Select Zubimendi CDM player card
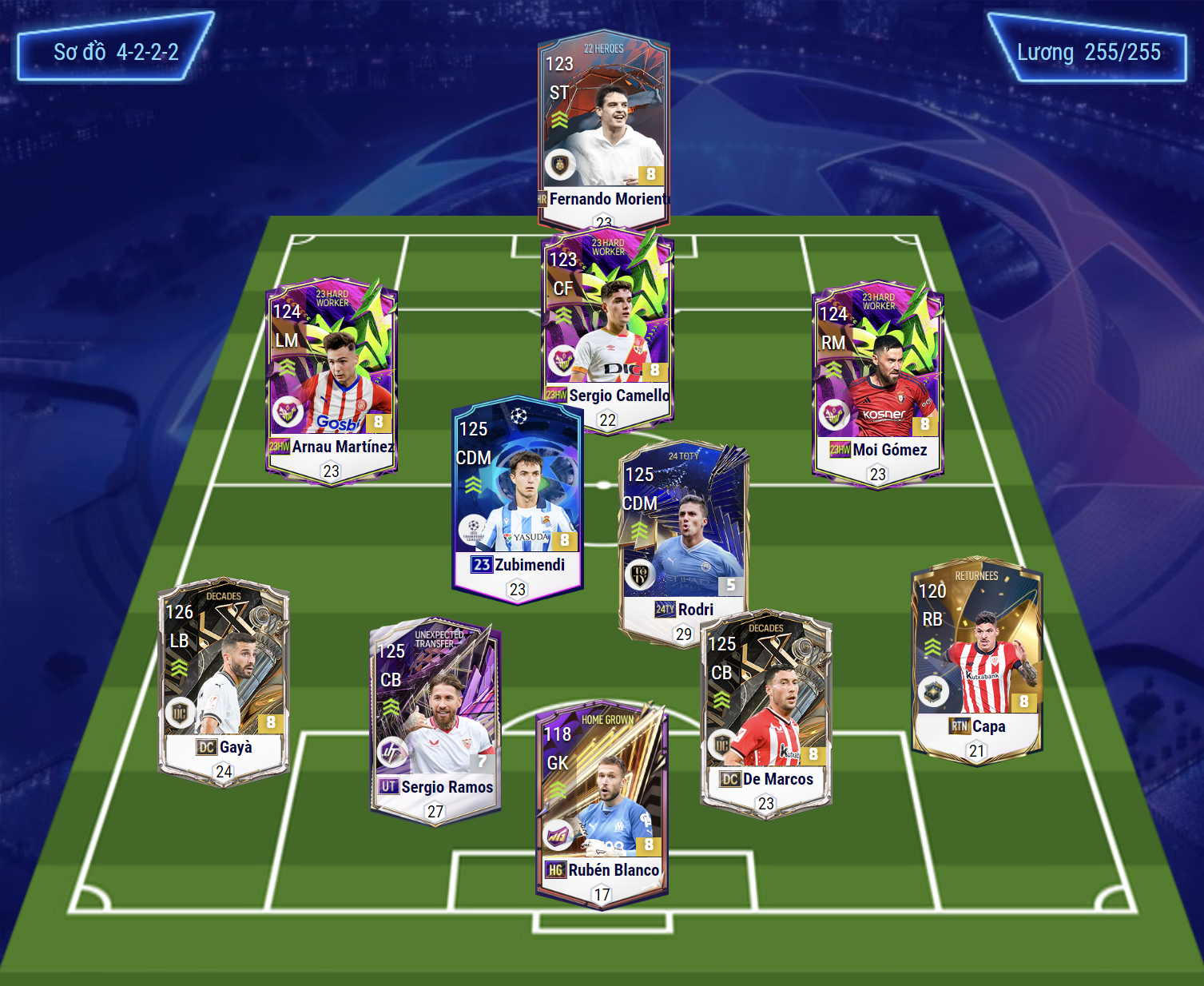 coord(518,495)
